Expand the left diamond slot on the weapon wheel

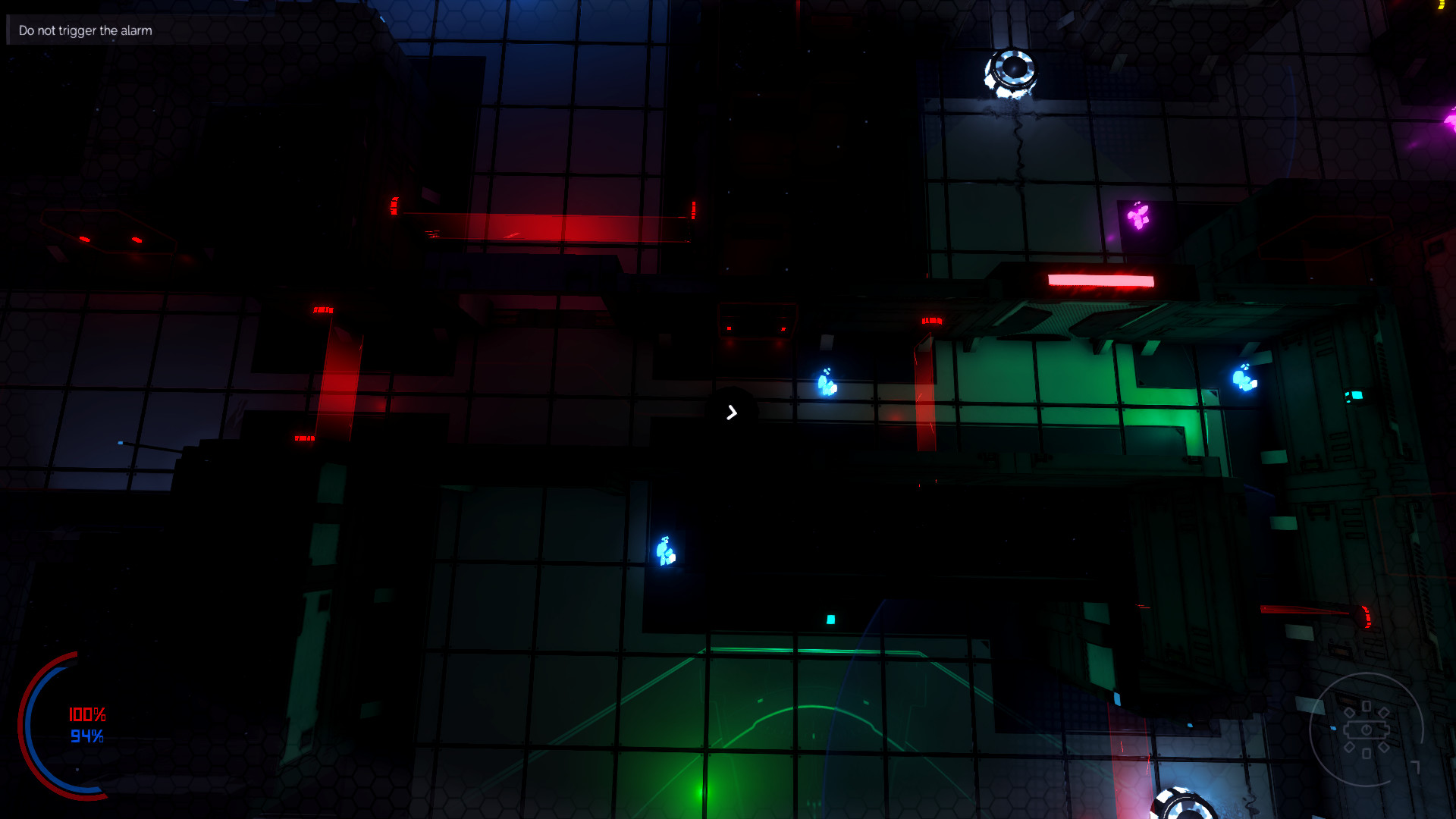tap(1349, 712)
